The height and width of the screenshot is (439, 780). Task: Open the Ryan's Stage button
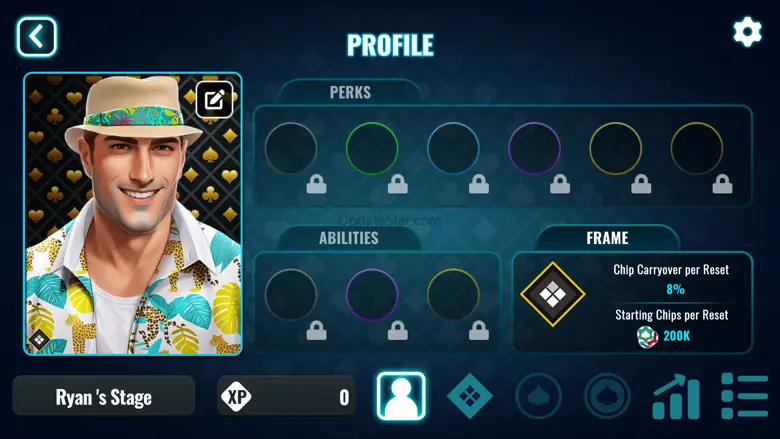coord(104,397)
